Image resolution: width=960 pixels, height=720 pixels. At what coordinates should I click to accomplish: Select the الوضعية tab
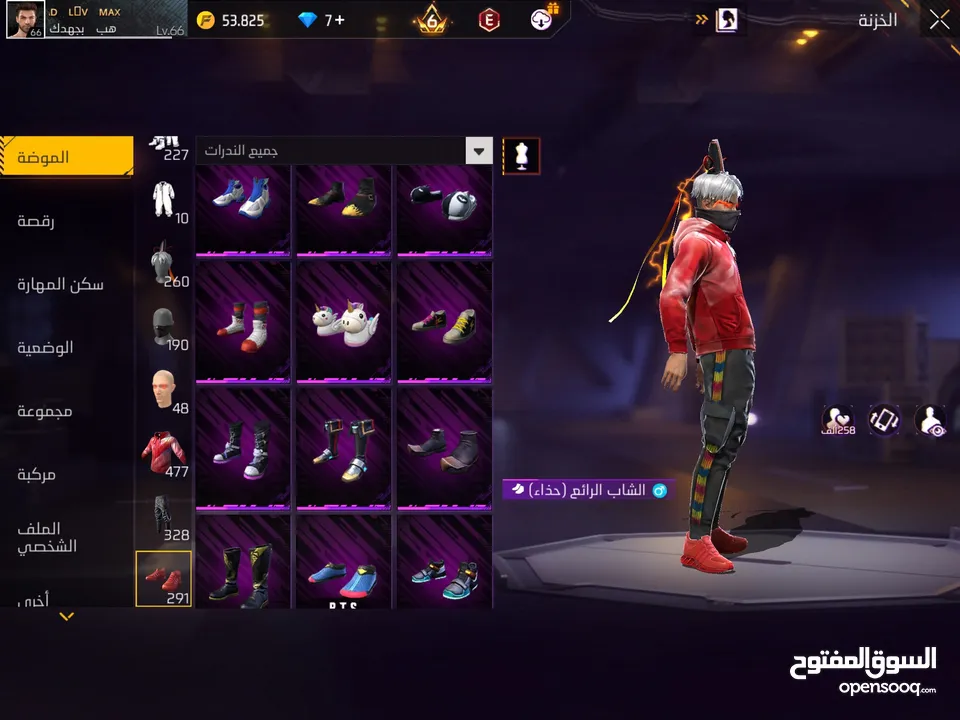click(x=46, y=348)
